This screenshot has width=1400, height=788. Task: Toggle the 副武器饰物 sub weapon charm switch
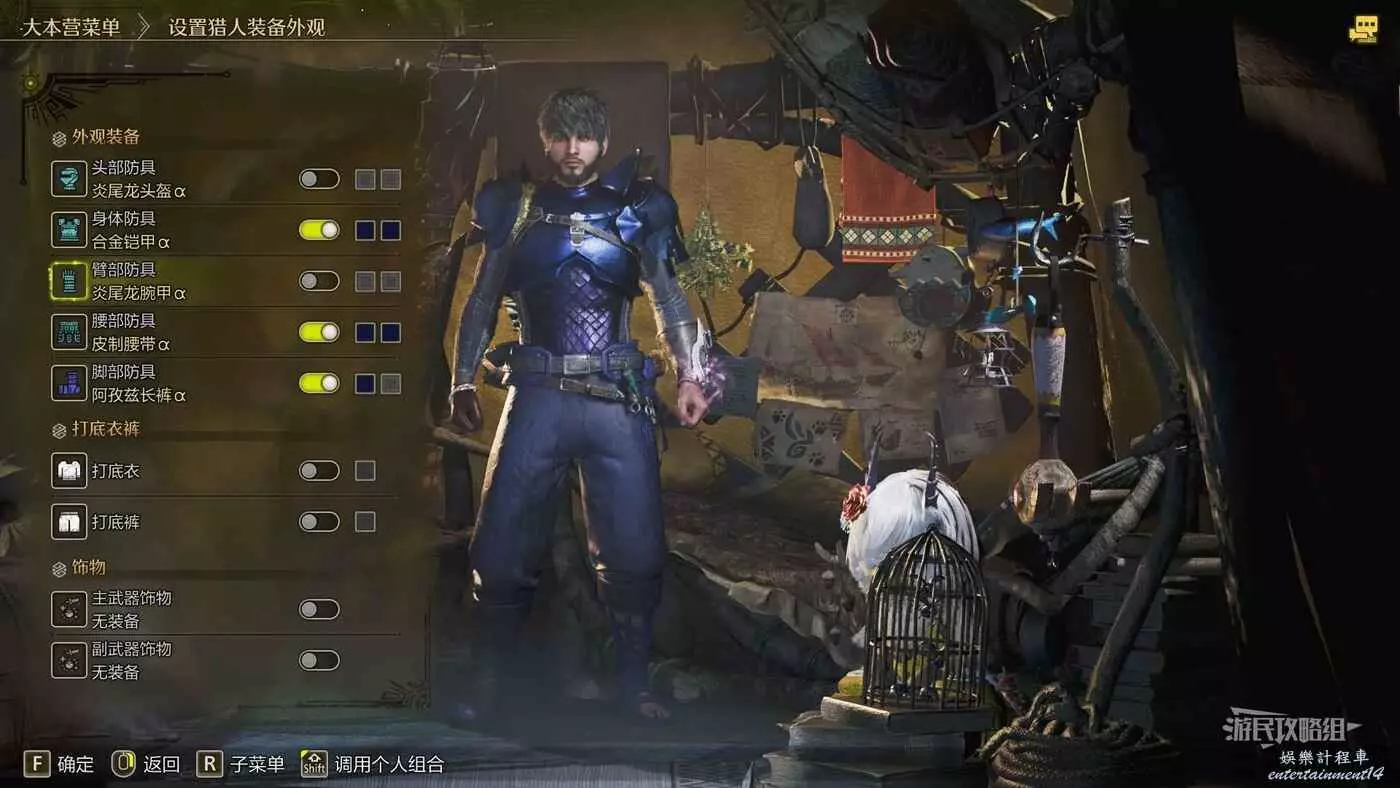pyautogui.click(x=319, y=660)
